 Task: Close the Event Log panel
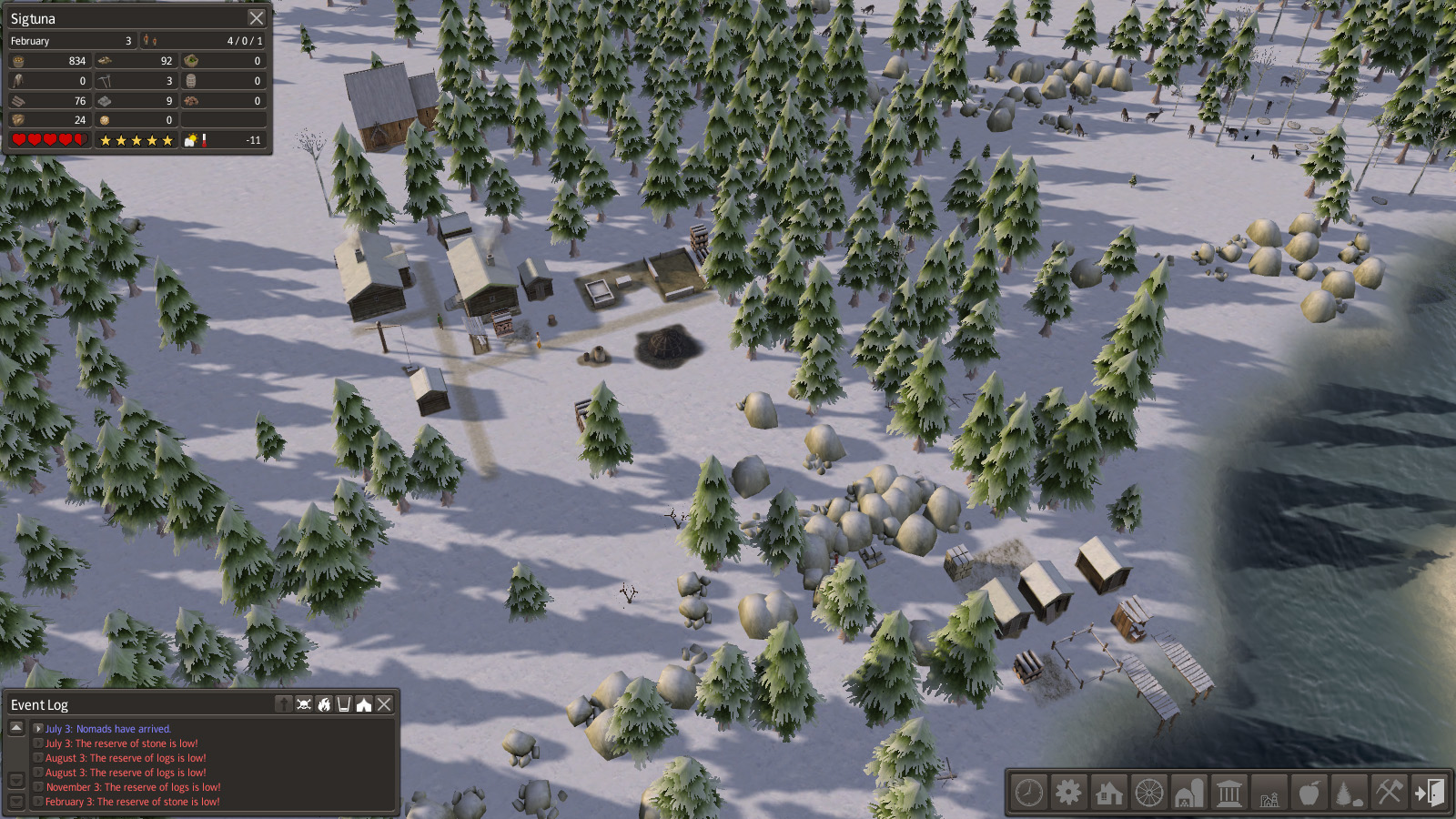tap(384, 704)
